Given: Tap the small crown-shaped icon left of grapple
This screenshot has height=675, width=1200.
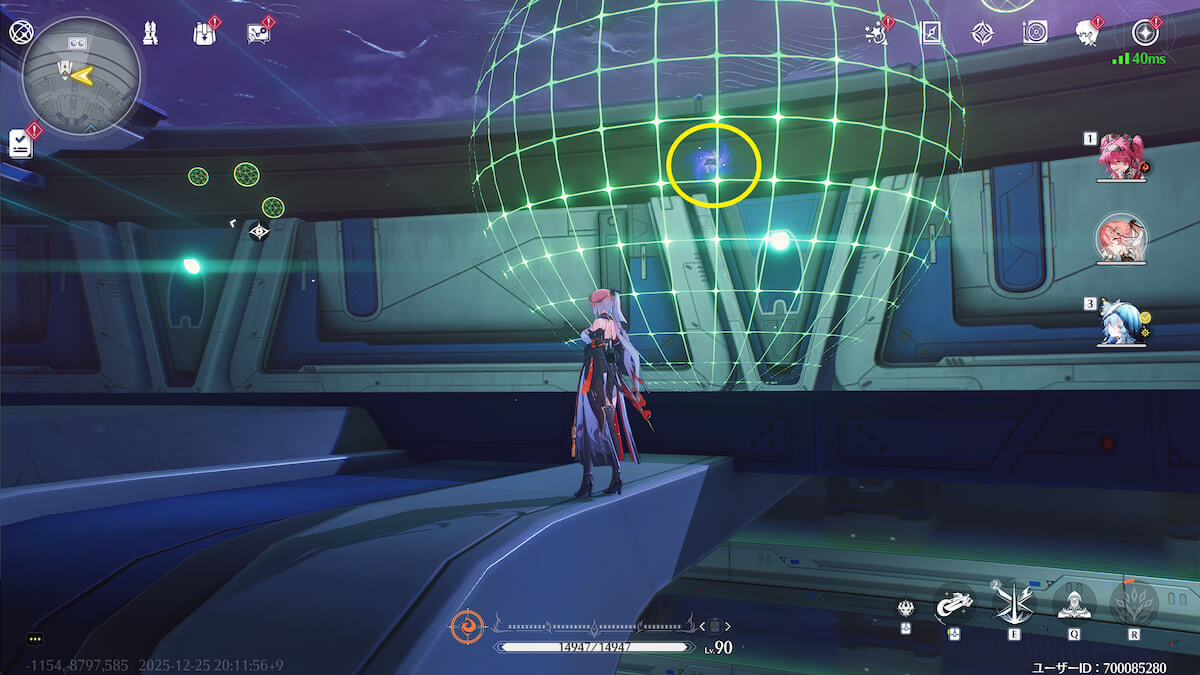Looking at the screenshot, I should tap(905, 607).
